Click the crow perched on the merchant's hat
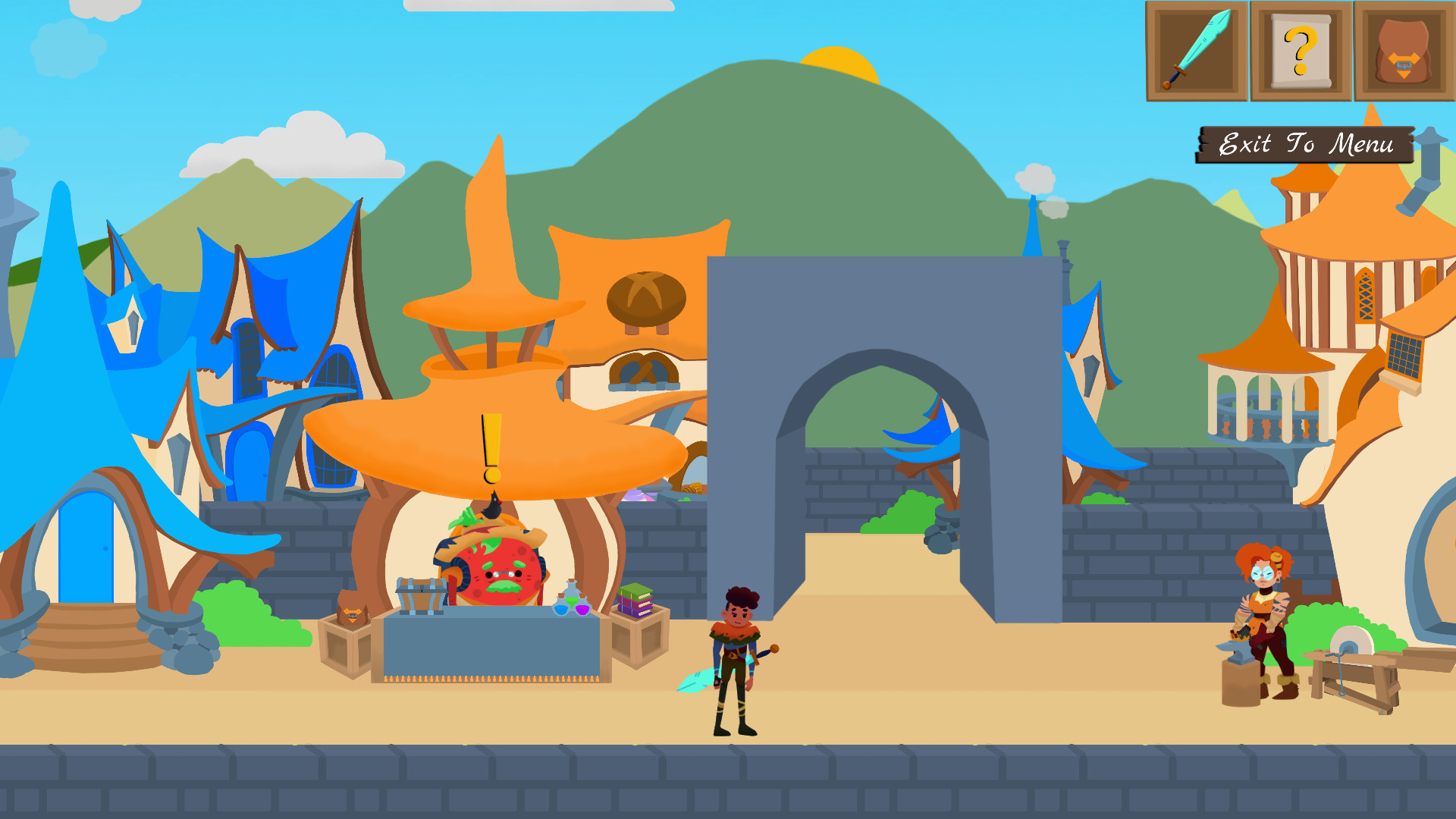The height and width of the screenshot is (819, 1456). tap(492, 507)
